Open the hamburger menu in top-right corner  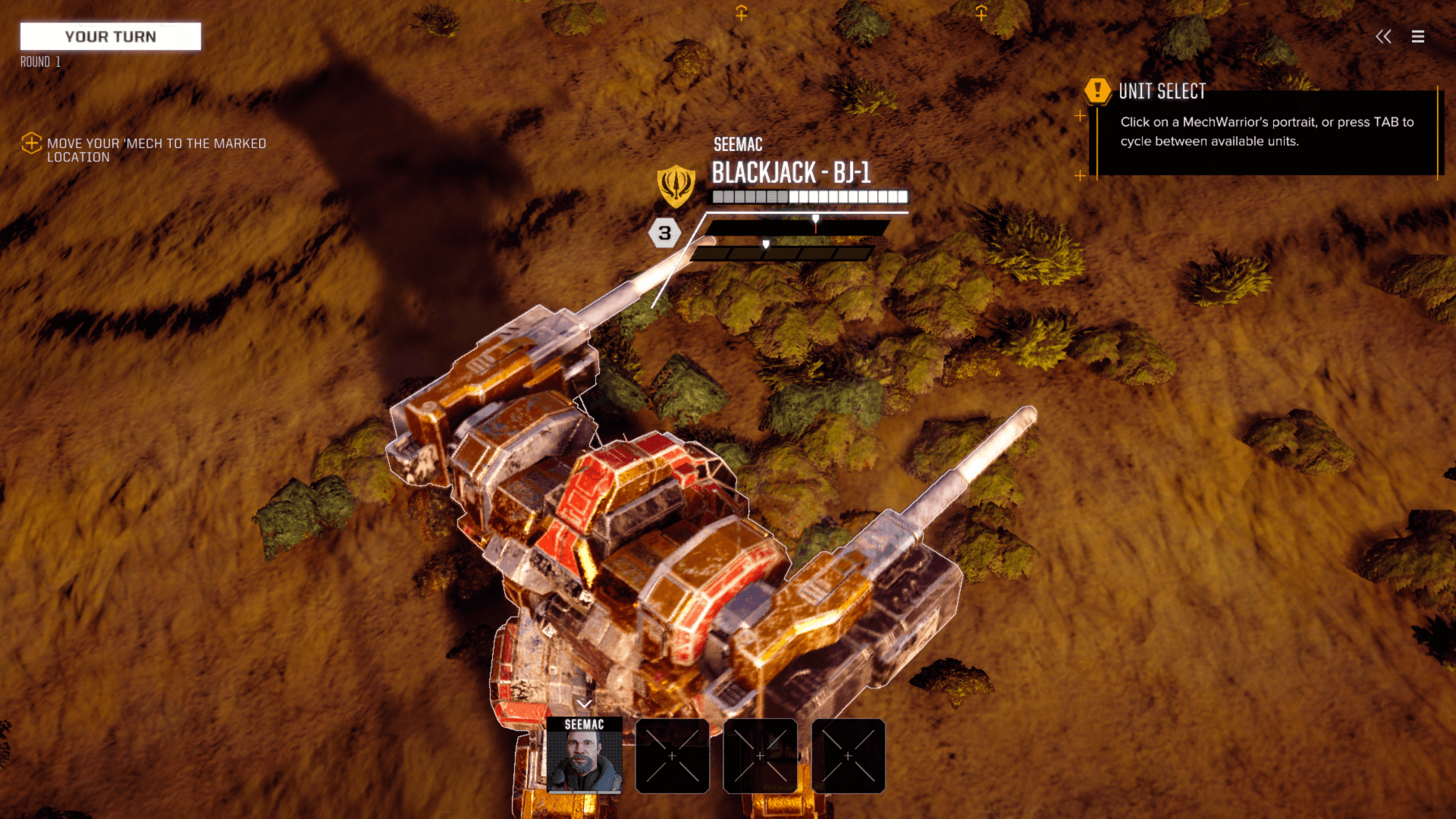1417,36
